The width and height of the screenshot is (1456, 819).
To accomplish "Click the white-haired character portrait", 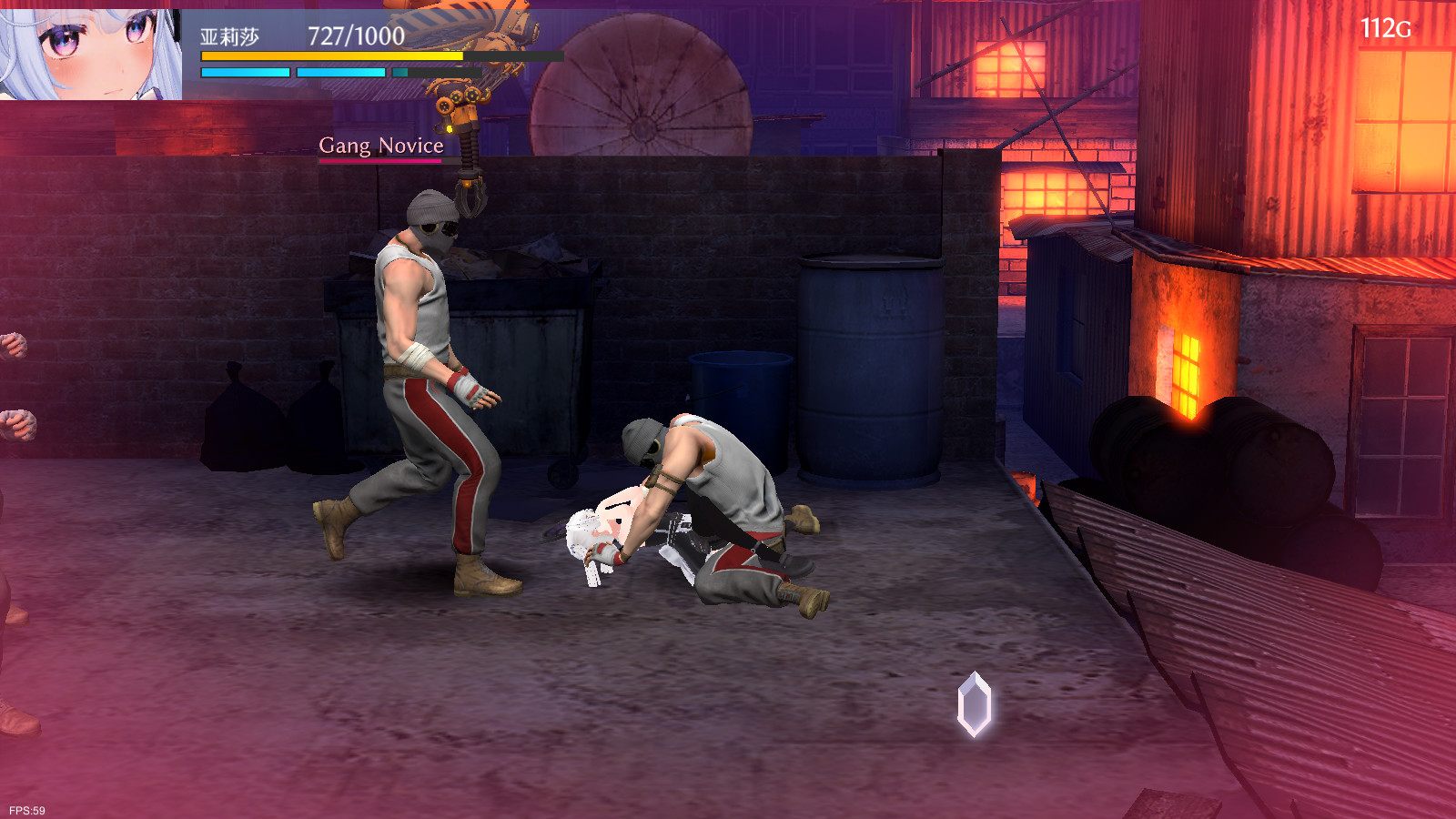I will [x=89, y=52].
